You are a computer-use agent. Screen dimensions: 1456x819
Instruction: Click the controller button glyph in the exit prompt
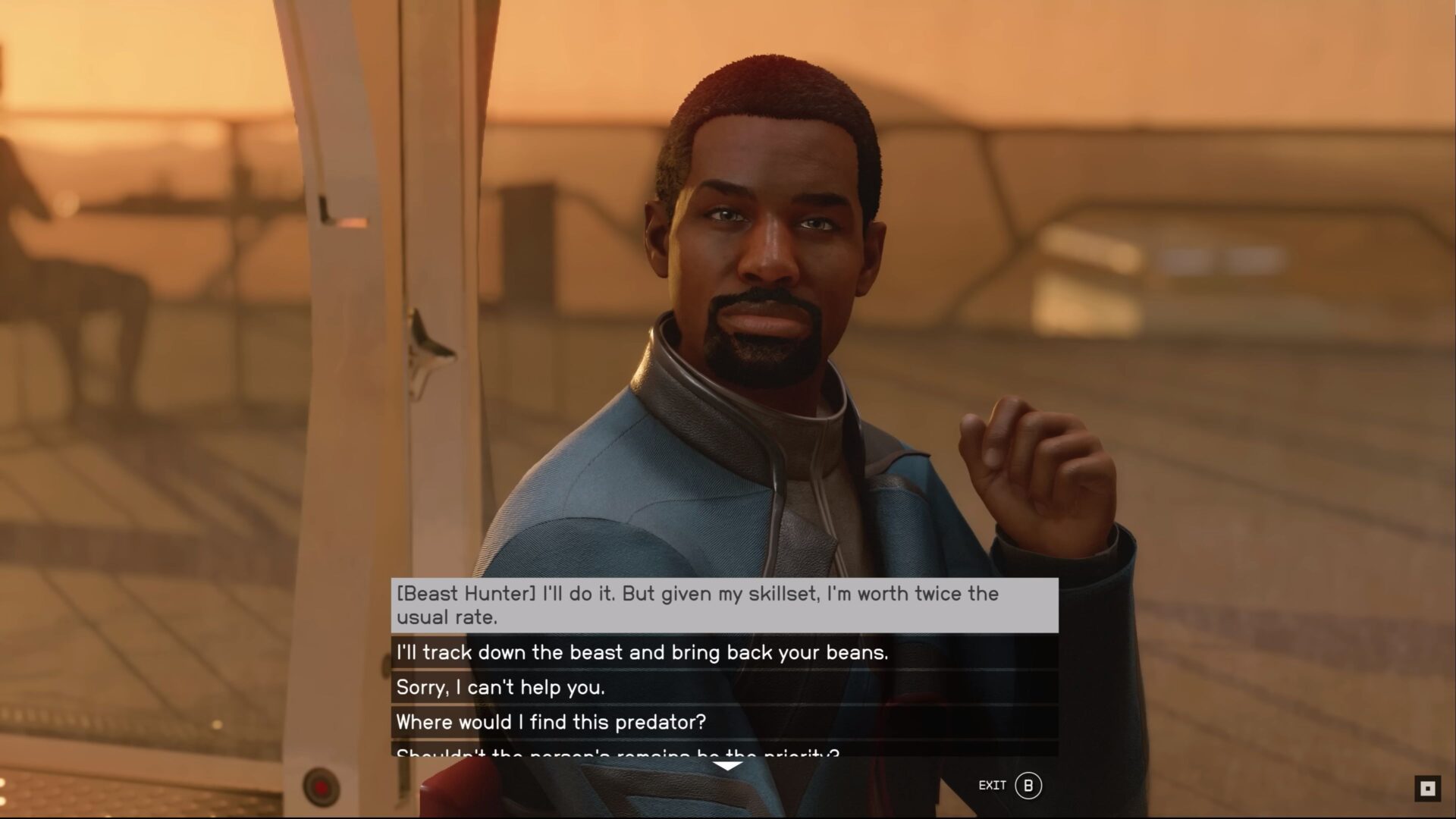pyautogui.click(x=1030, y=786)
